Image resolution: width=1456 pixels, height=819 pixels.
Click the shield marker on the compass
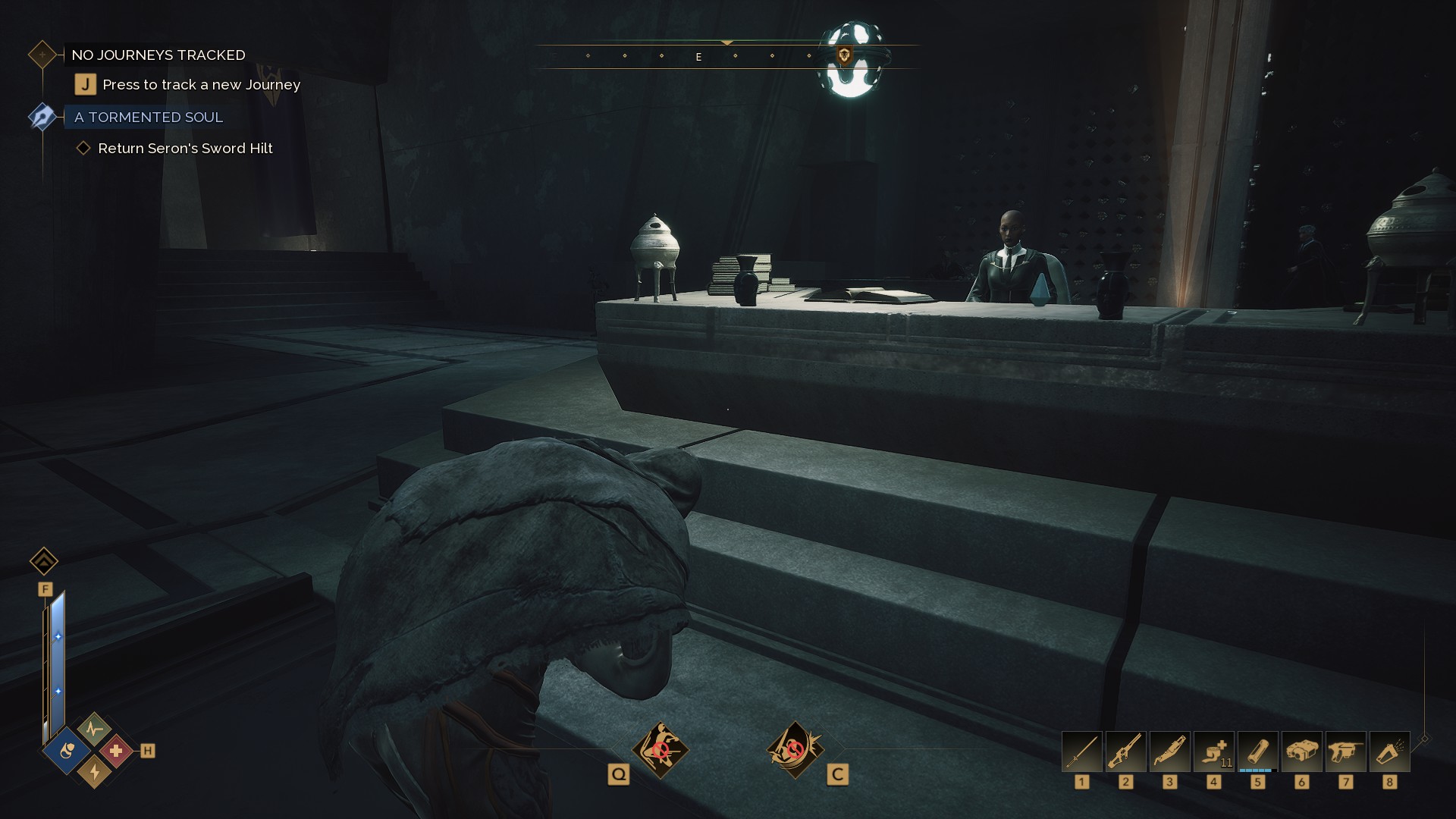pos(844,55)
